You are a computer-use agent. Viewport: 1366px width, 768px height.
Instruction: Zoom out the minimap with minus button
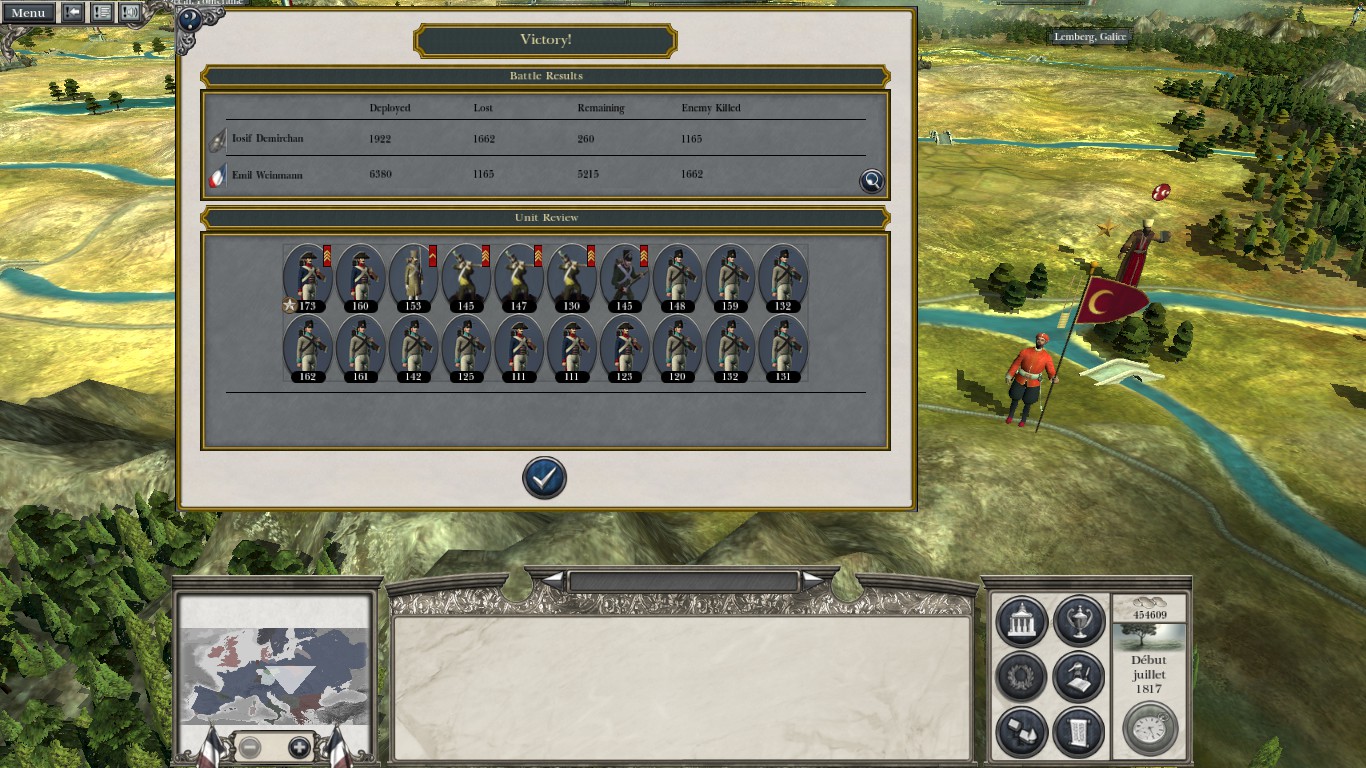click(249, 747)
